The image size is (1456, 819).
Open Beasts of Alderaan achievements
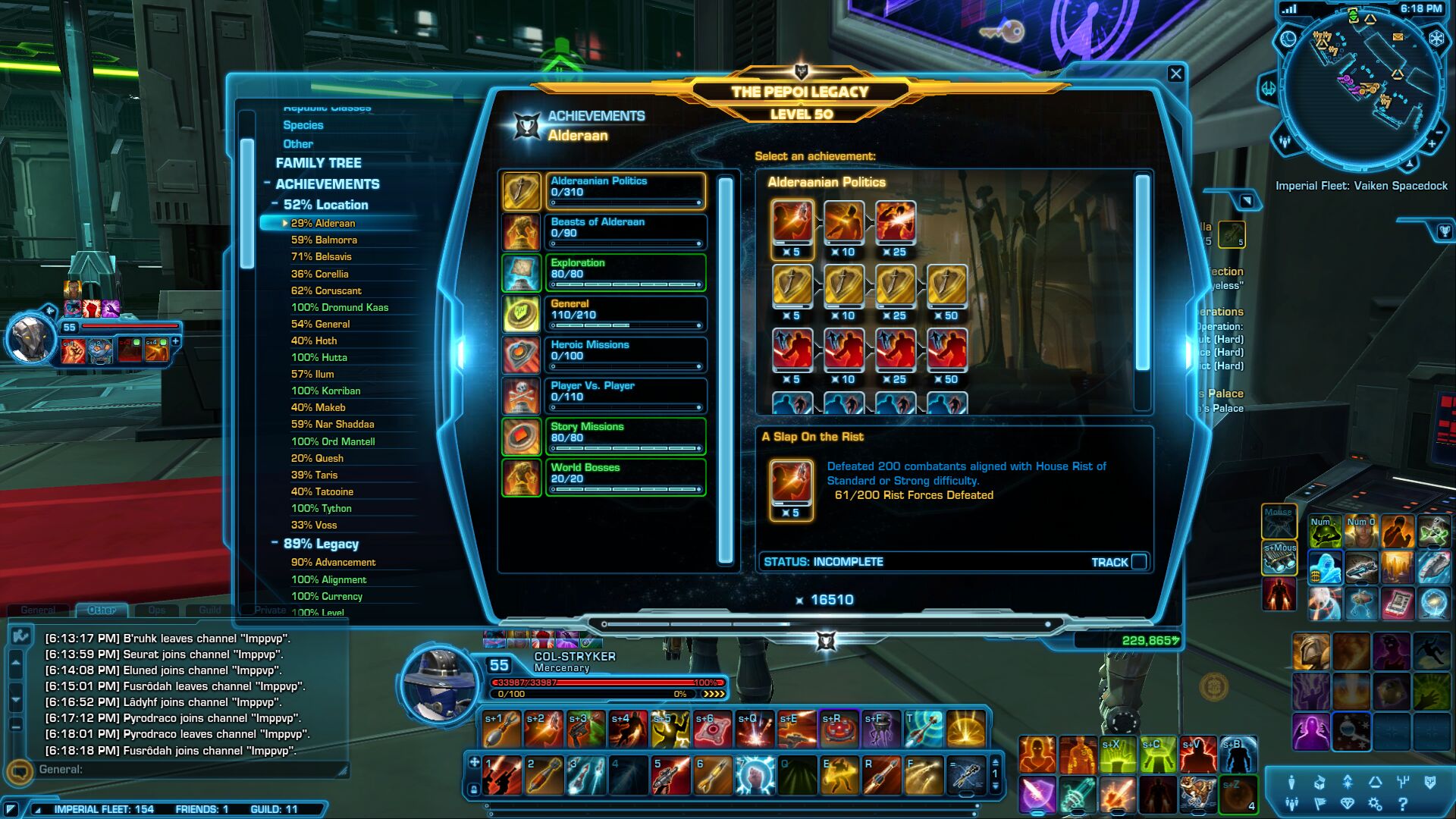click(625, 232)
